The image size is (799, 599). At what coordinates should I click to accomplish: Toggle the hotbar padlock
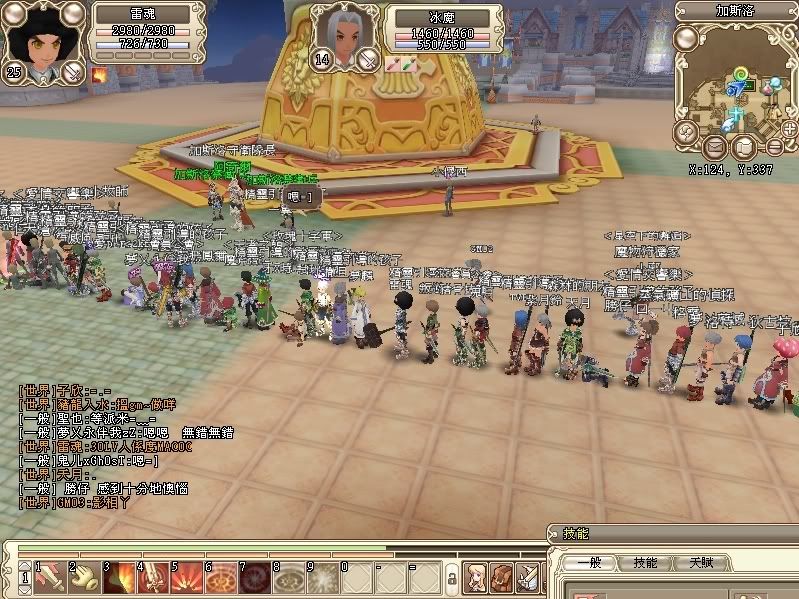tap(451, 579)
